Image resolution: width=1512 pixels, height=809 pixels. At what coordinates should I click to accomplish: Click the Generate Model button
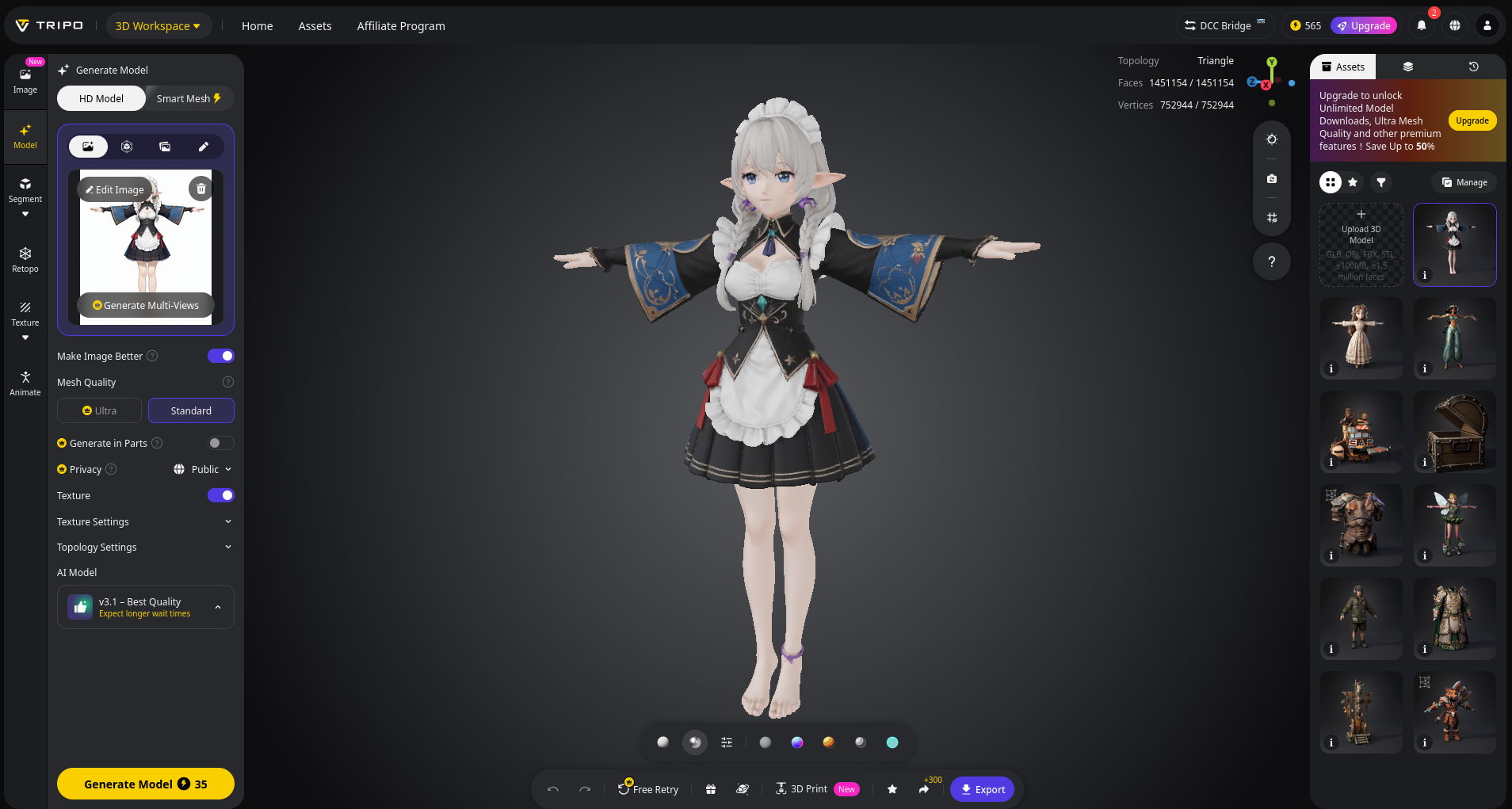[x=145, y=784]
